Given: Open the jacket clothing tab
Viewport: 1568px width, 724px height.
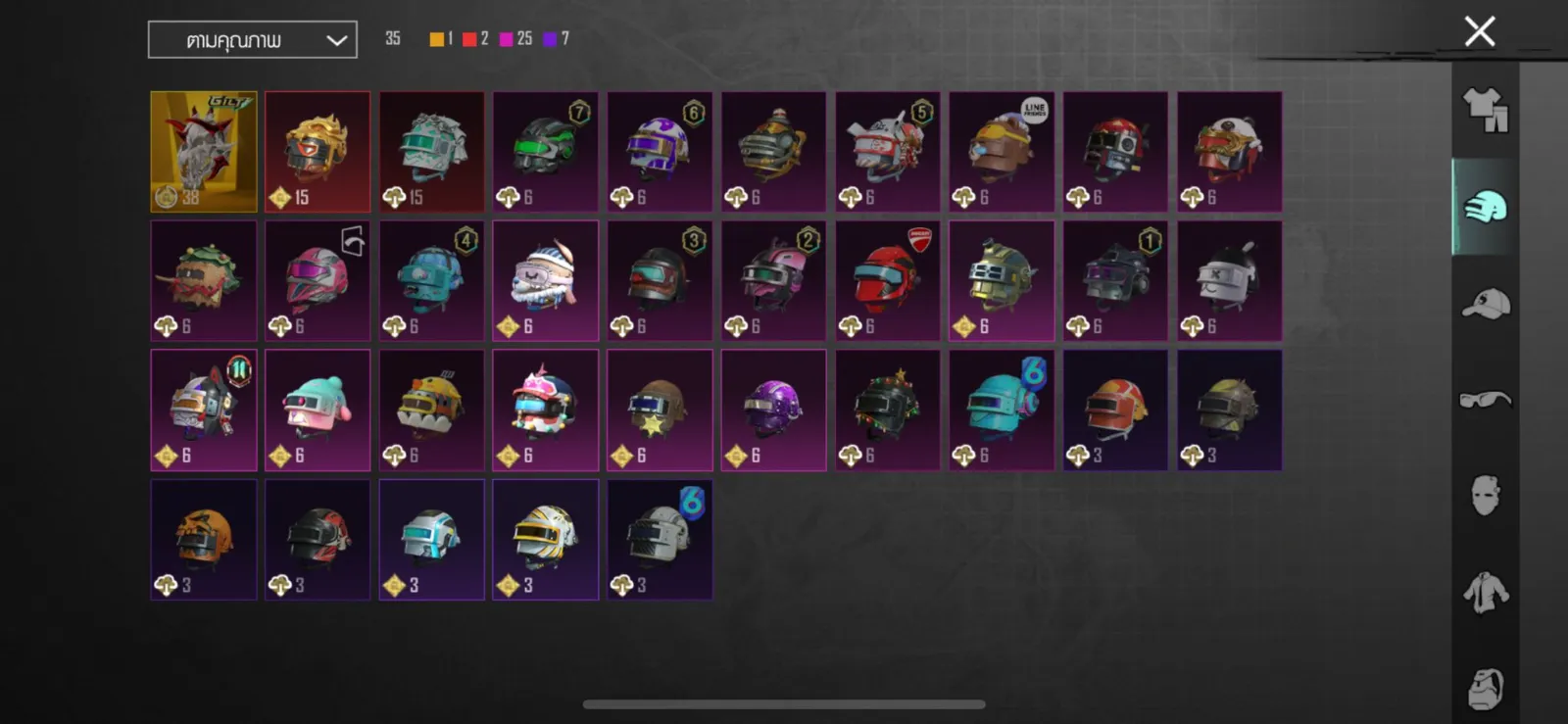Looking at the screenshot, I should coord(1485,593).
